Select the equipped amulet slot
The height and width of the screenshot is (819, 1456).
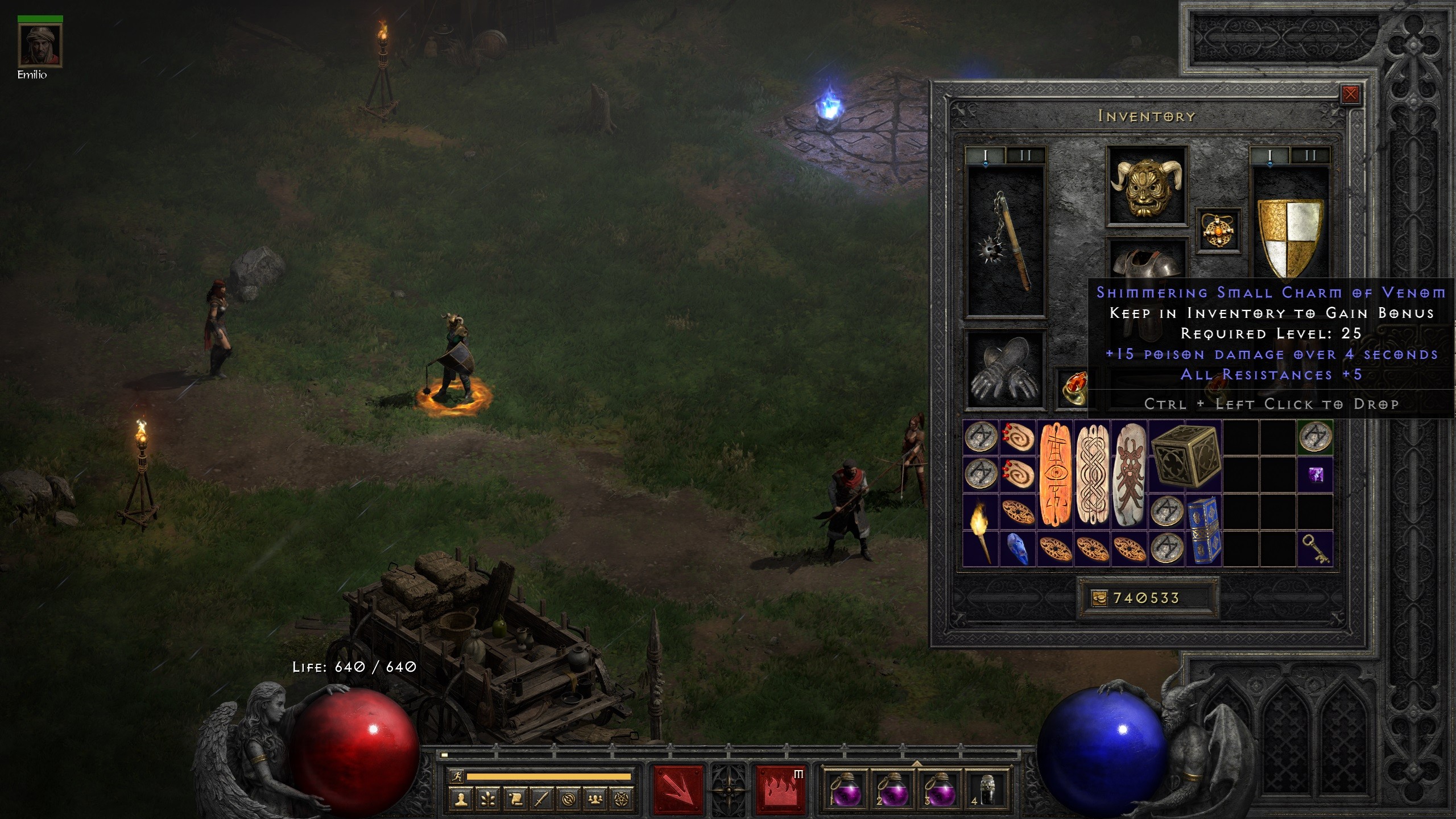click(x=1218, y=230)
